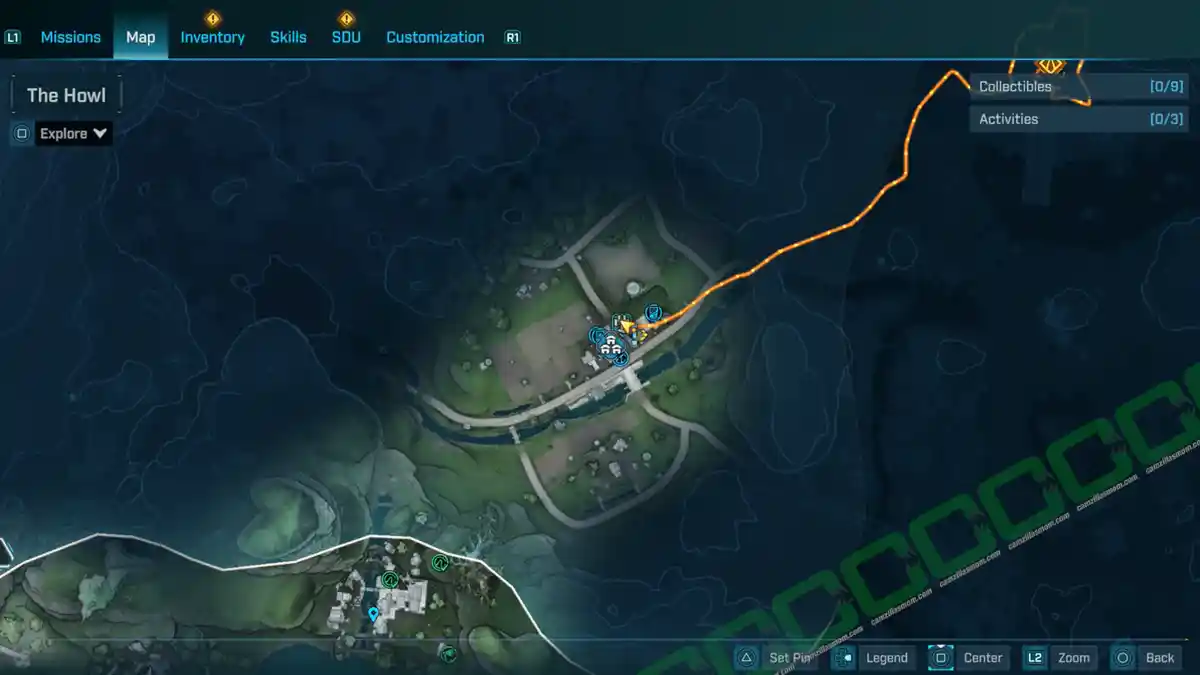Click the Zoom control
This screenshot has height=675, width=1200.
click(x=1059, y=658)
